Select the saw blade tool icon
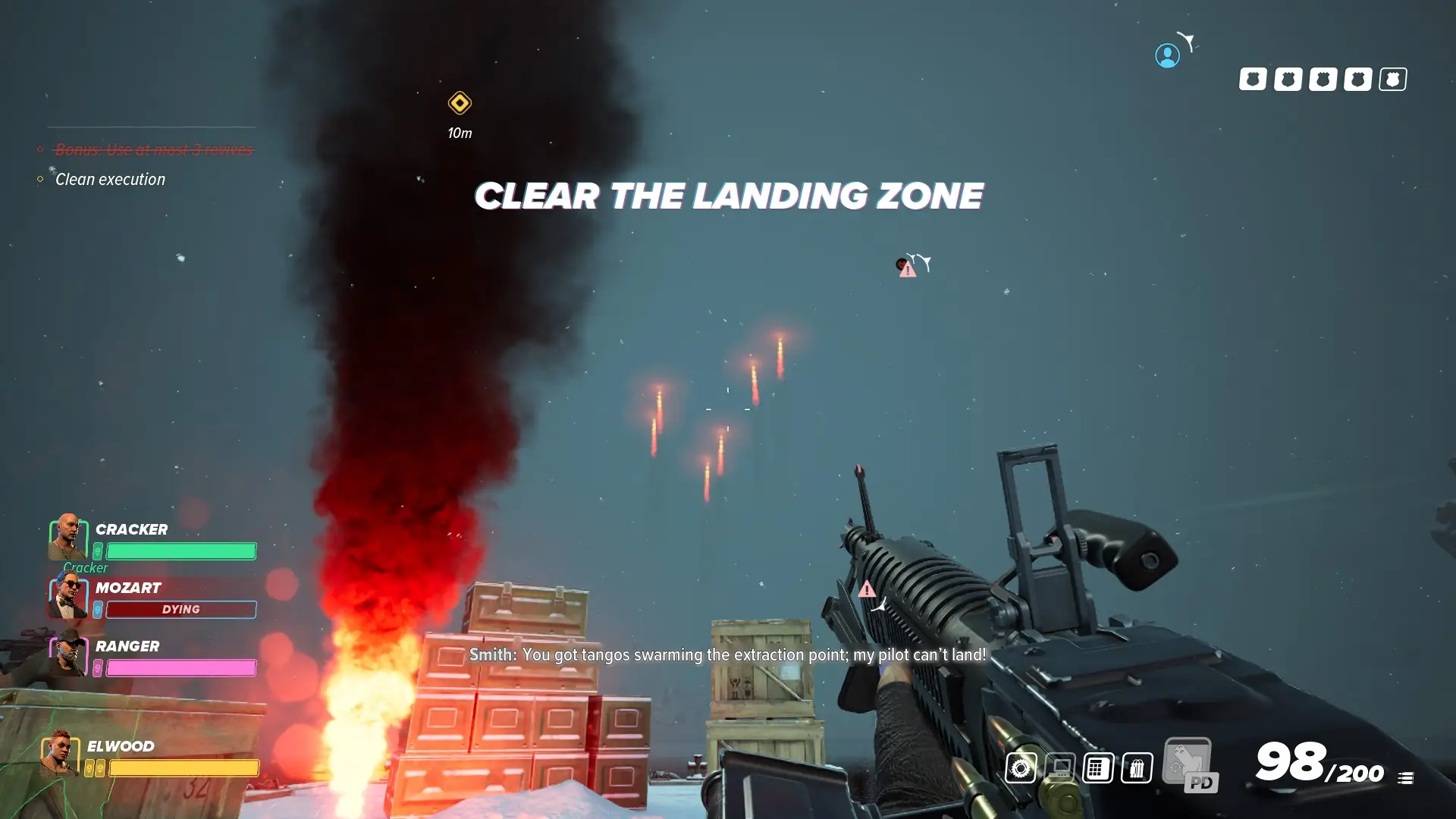 (x=1021, y=768)
